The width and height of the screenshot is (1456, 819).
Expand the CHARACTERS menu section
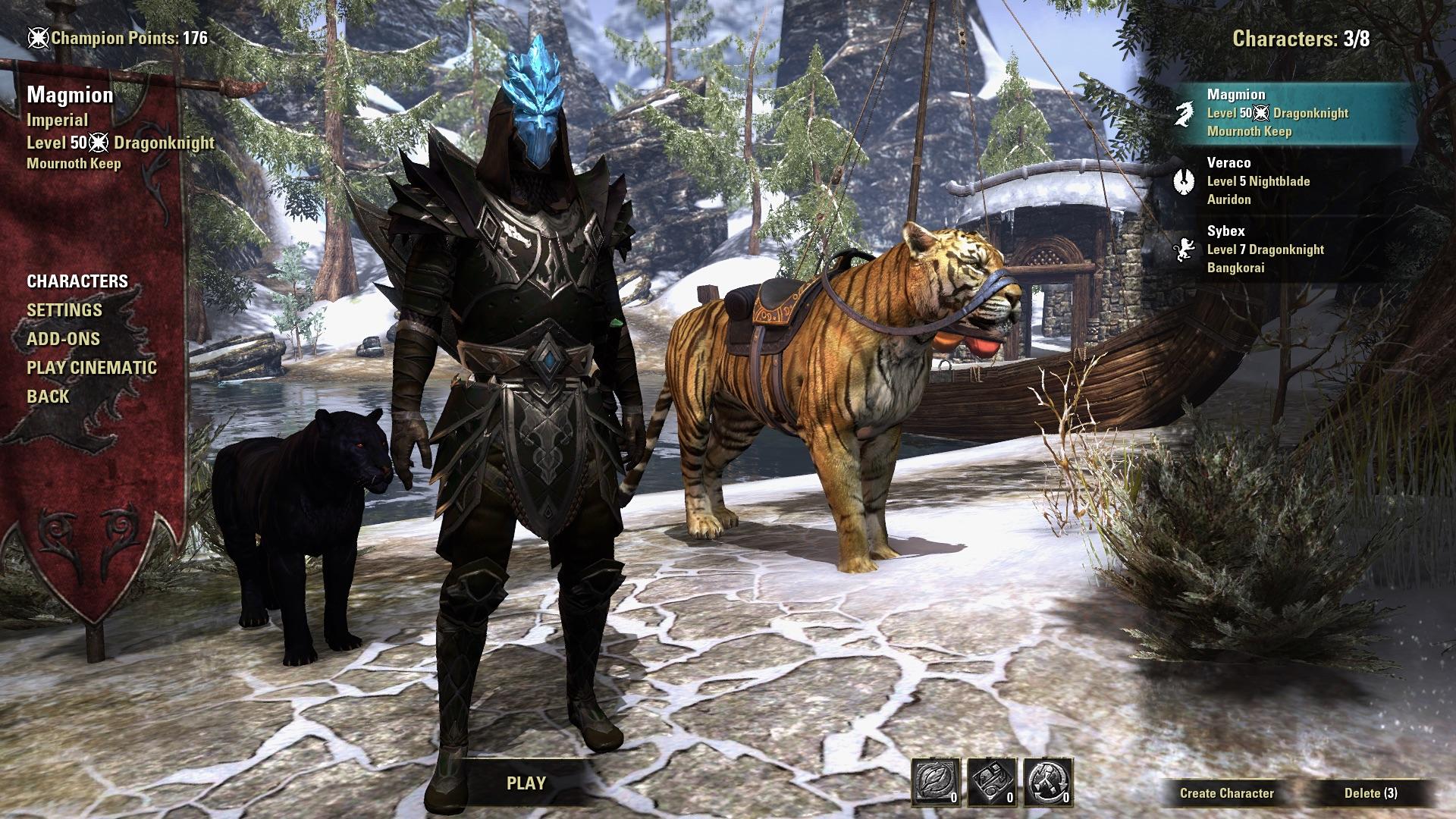click(x=77, y=281)
